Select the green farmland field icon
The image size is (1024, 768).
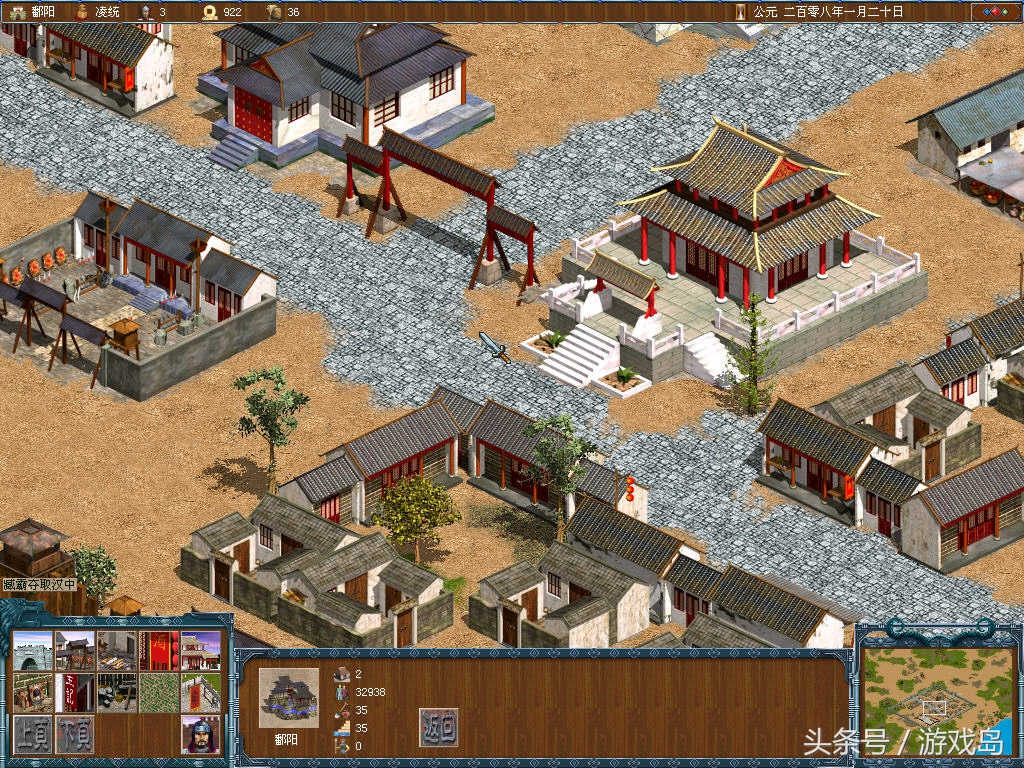click(x=158, y=692)
